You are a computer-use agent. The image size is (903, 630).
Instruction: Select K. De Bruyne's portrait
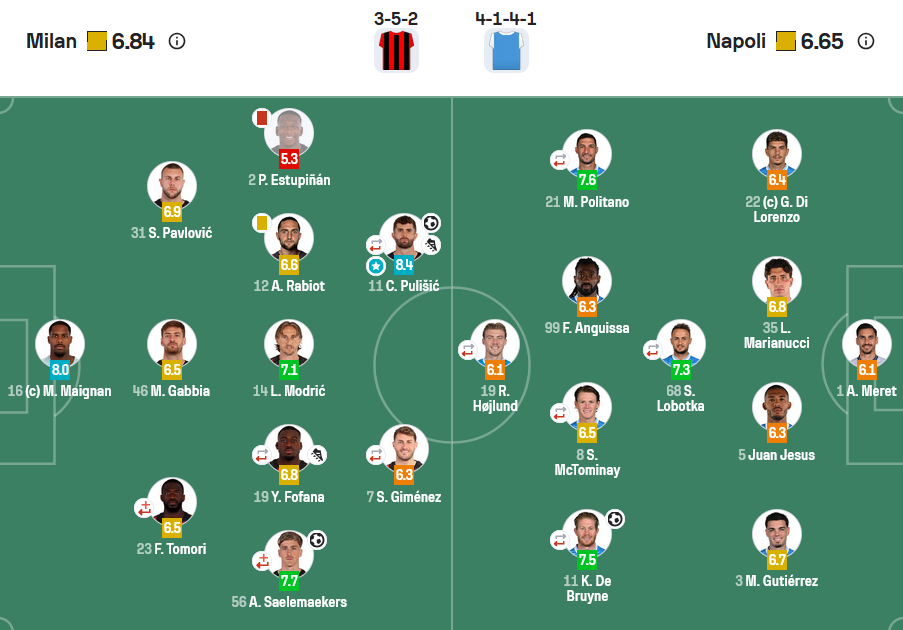587,534
